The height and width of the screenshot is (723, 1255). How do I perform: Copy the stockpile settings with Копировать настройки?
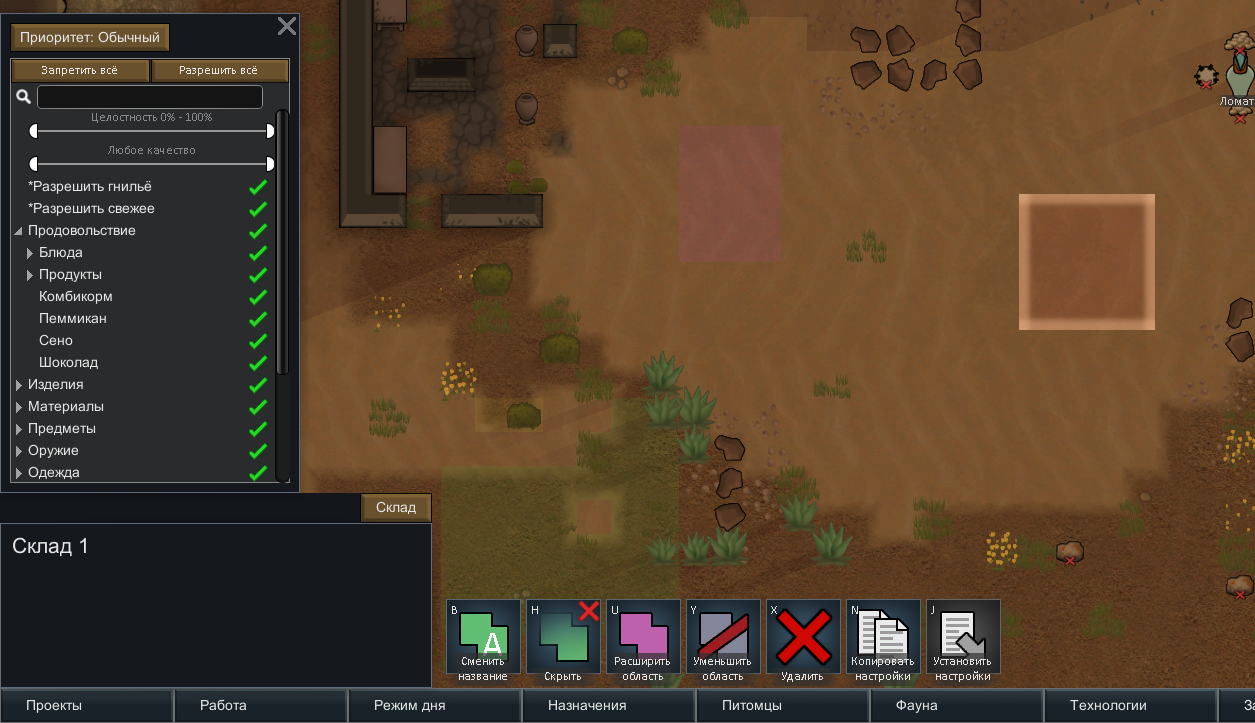(883, 636)
